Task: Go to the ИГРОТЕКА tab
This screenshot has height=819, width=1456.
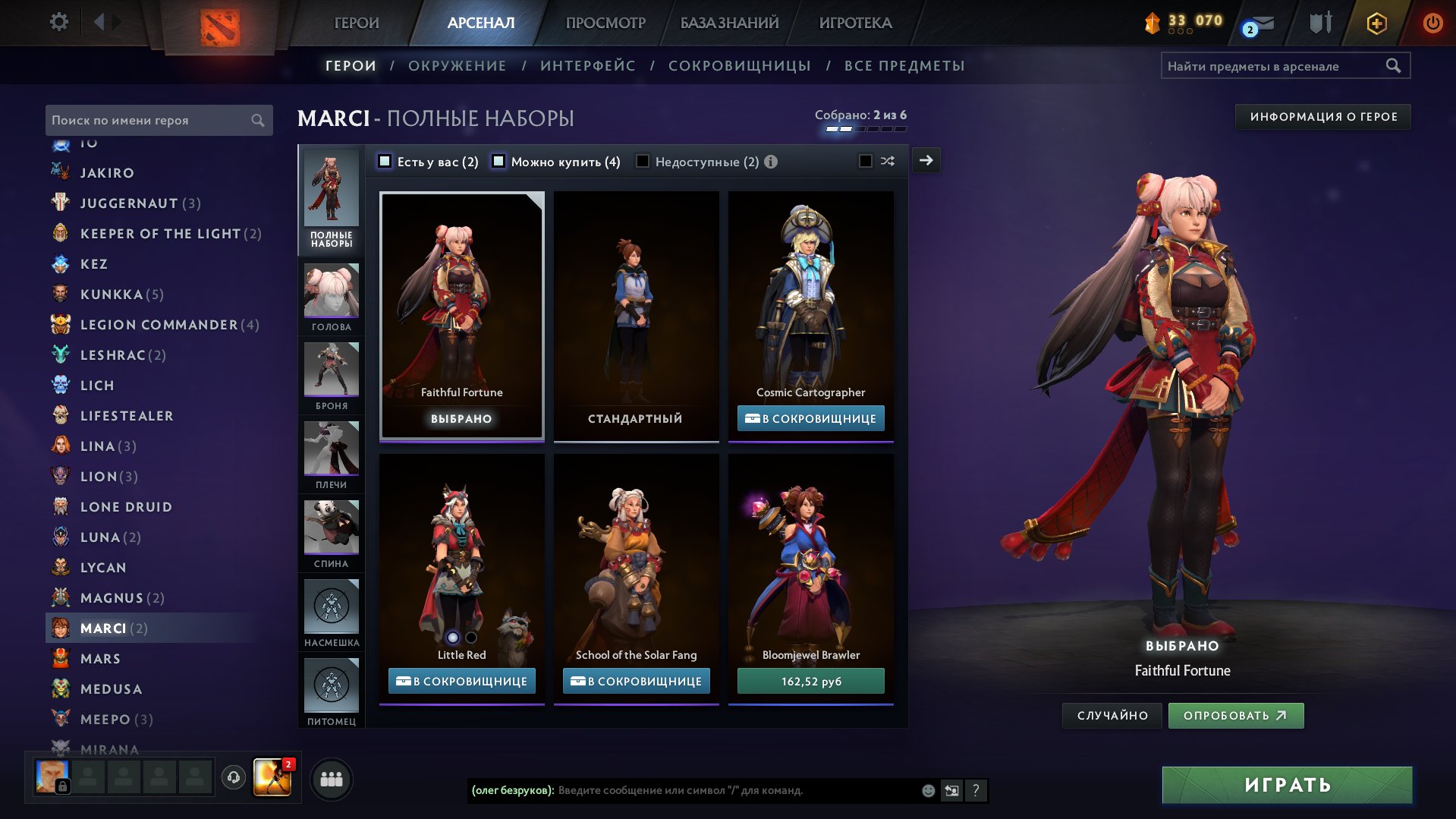Action: 855,23
